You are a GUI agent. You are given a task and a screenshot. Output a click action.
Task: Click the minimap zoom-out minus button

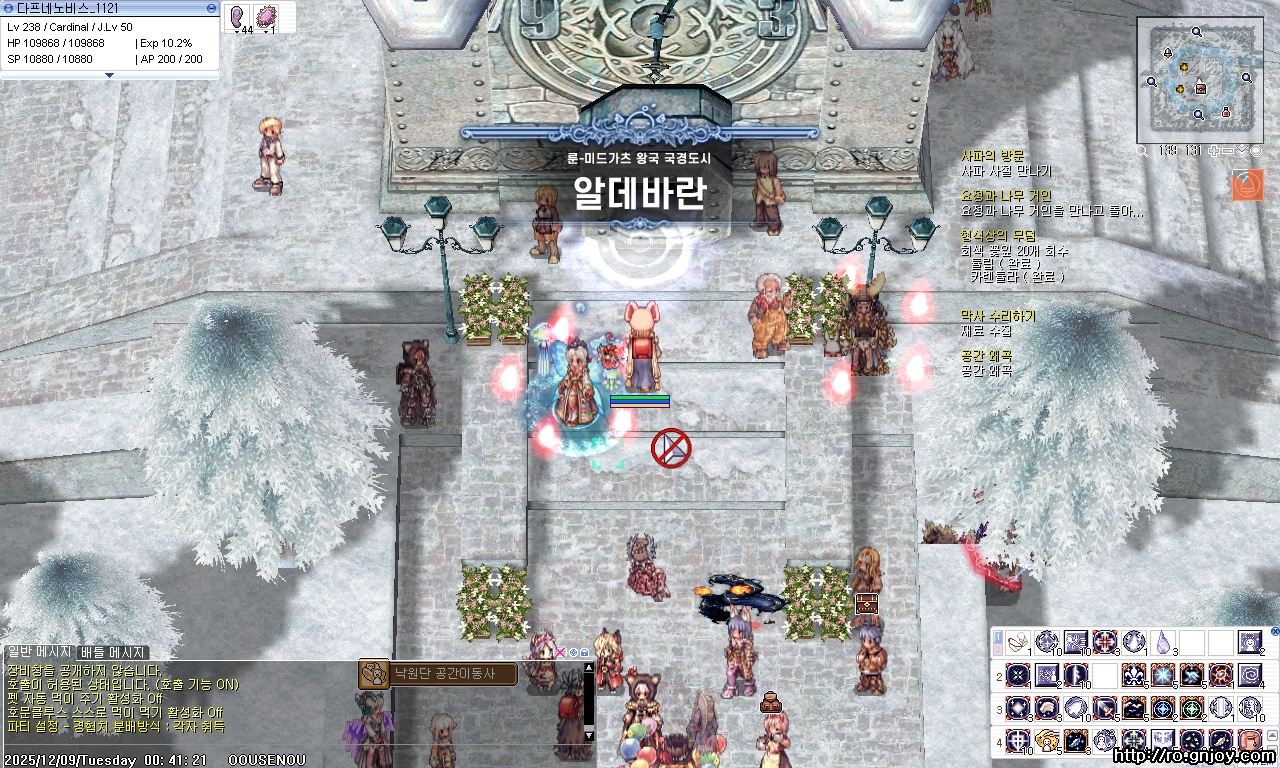[x=1229, y=150]
